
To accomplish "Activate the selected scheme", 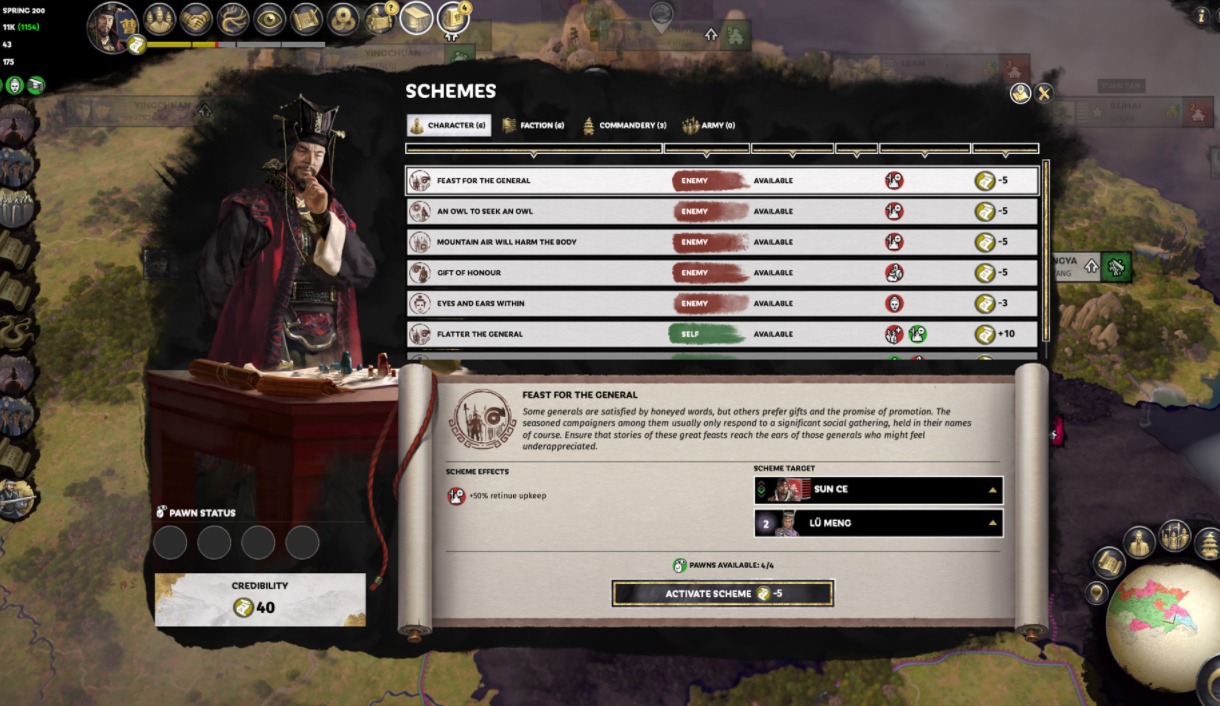I will coord(722,593).
